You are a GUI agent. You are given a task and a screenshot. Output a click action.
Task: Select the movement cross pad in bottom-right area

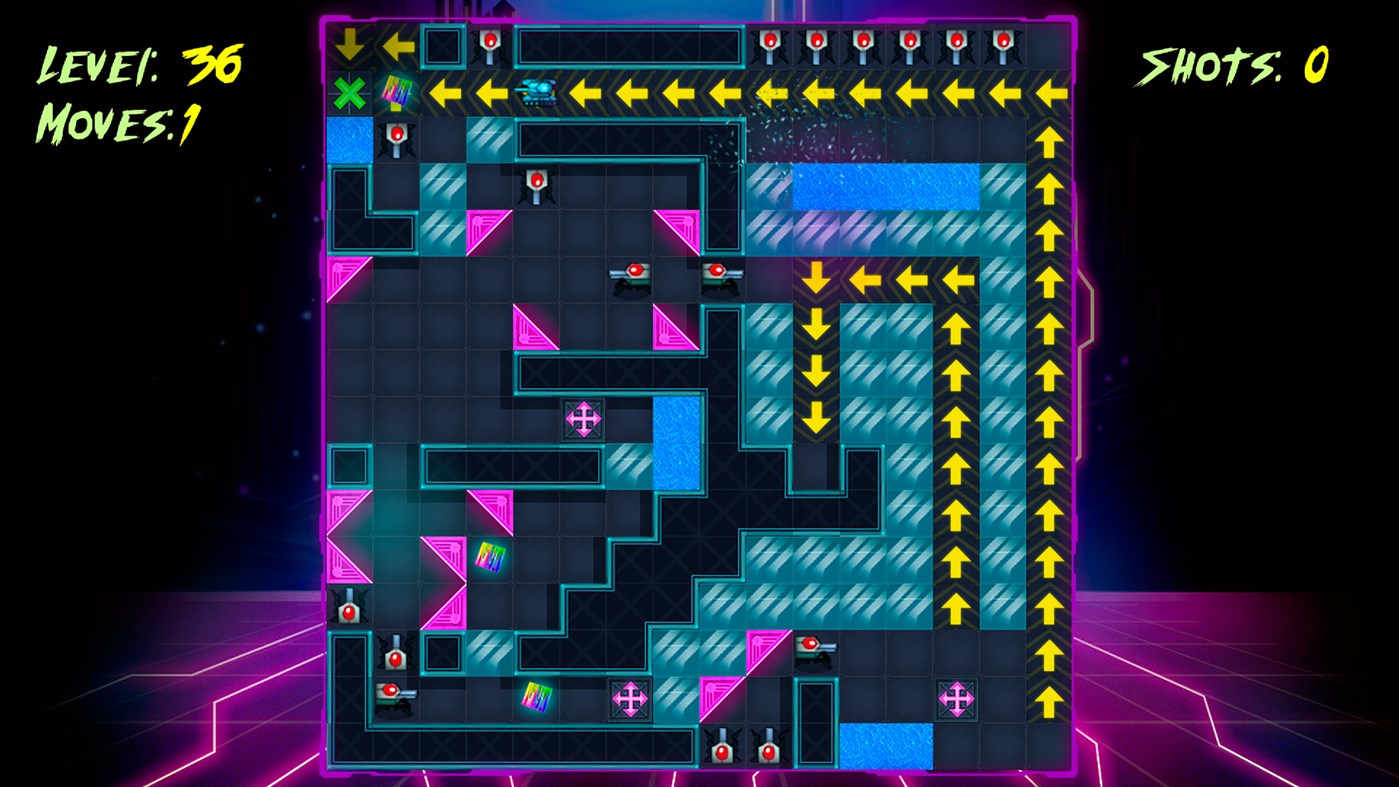pos(956,698)
